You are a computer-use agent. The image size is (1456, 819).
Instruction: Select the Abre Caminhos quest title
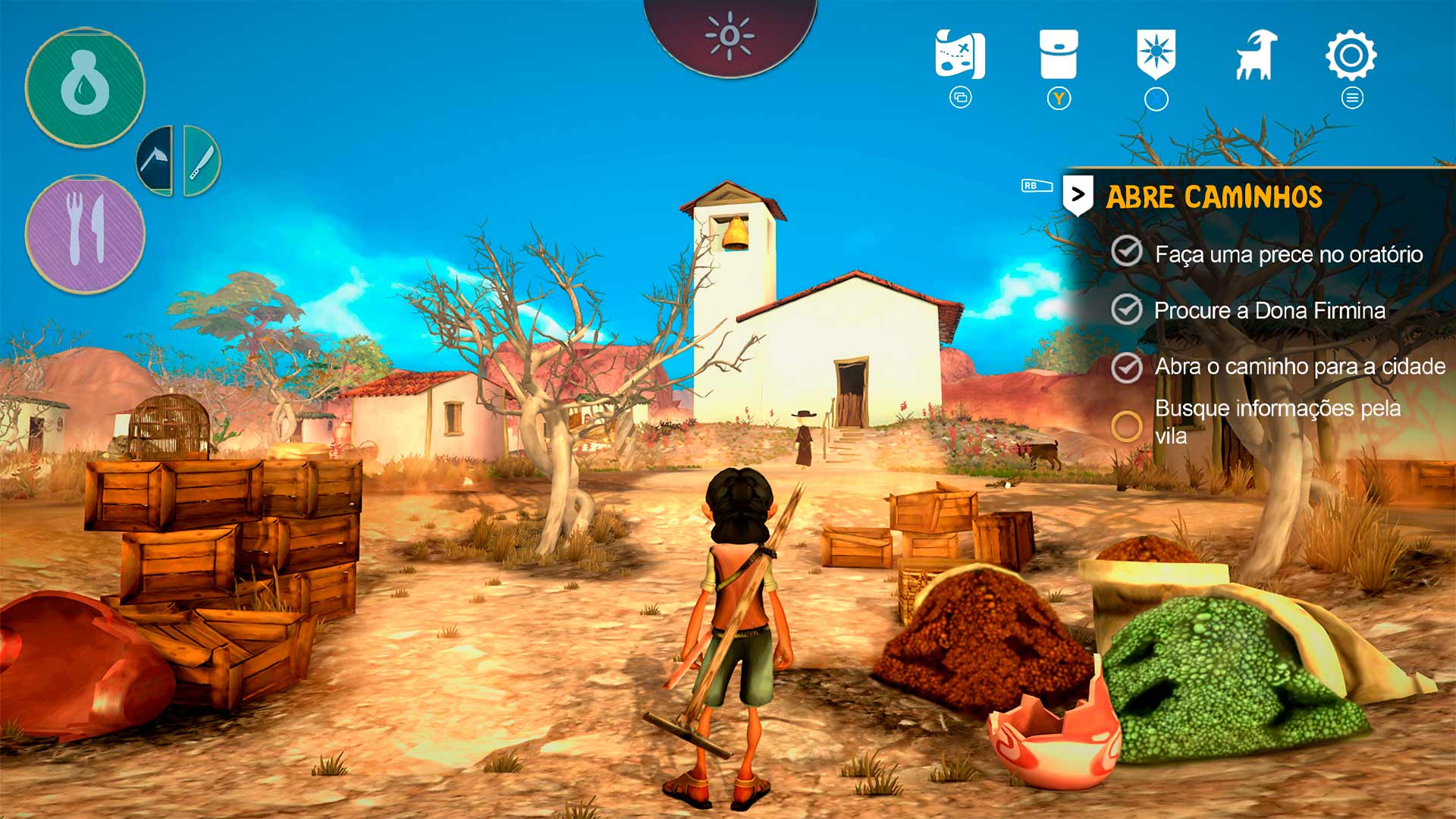pos(1214,197)
